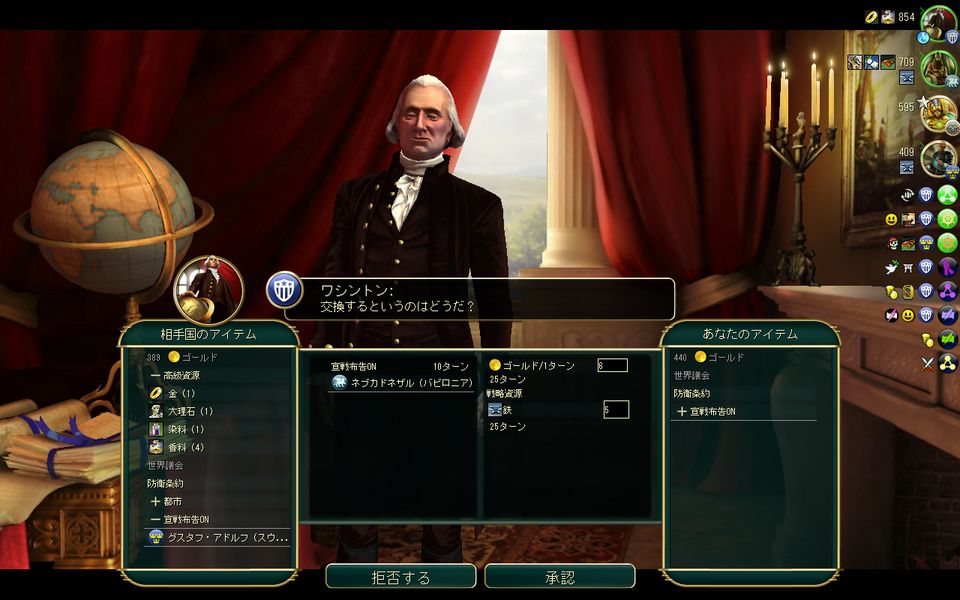Accept the deal with the 承認 button
Screen dimensions: 960x600
coord(560,577)
